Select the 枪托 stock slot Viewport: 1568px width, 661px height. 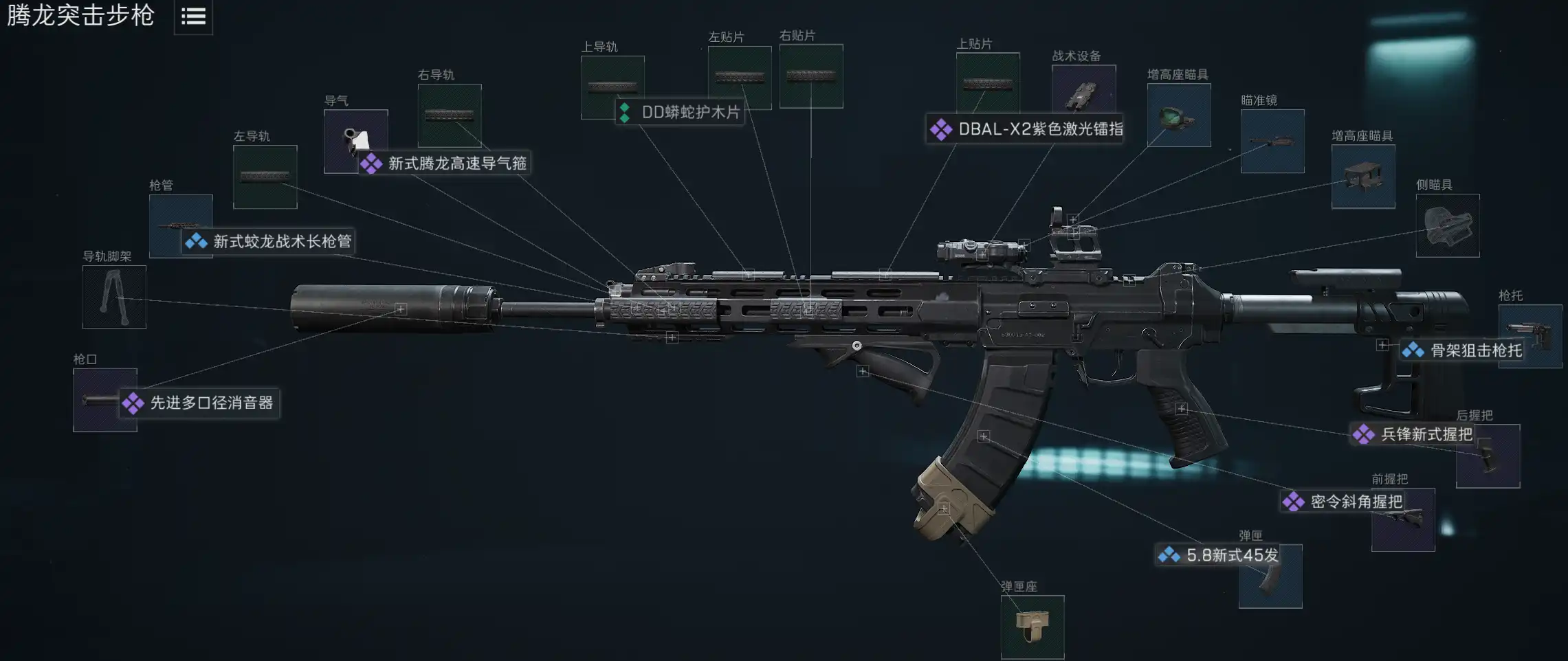tap(1530, 336)
